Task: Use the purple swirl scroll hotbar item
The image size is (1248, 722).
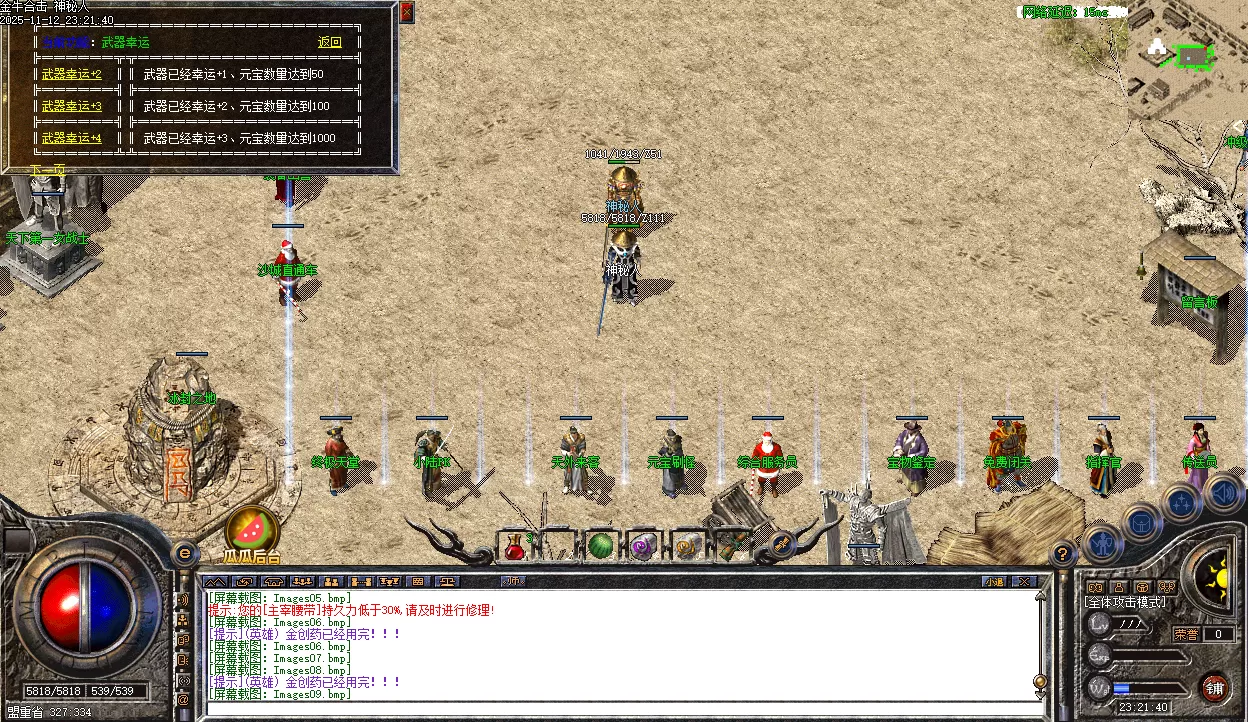Action: (x=642, y=546)
